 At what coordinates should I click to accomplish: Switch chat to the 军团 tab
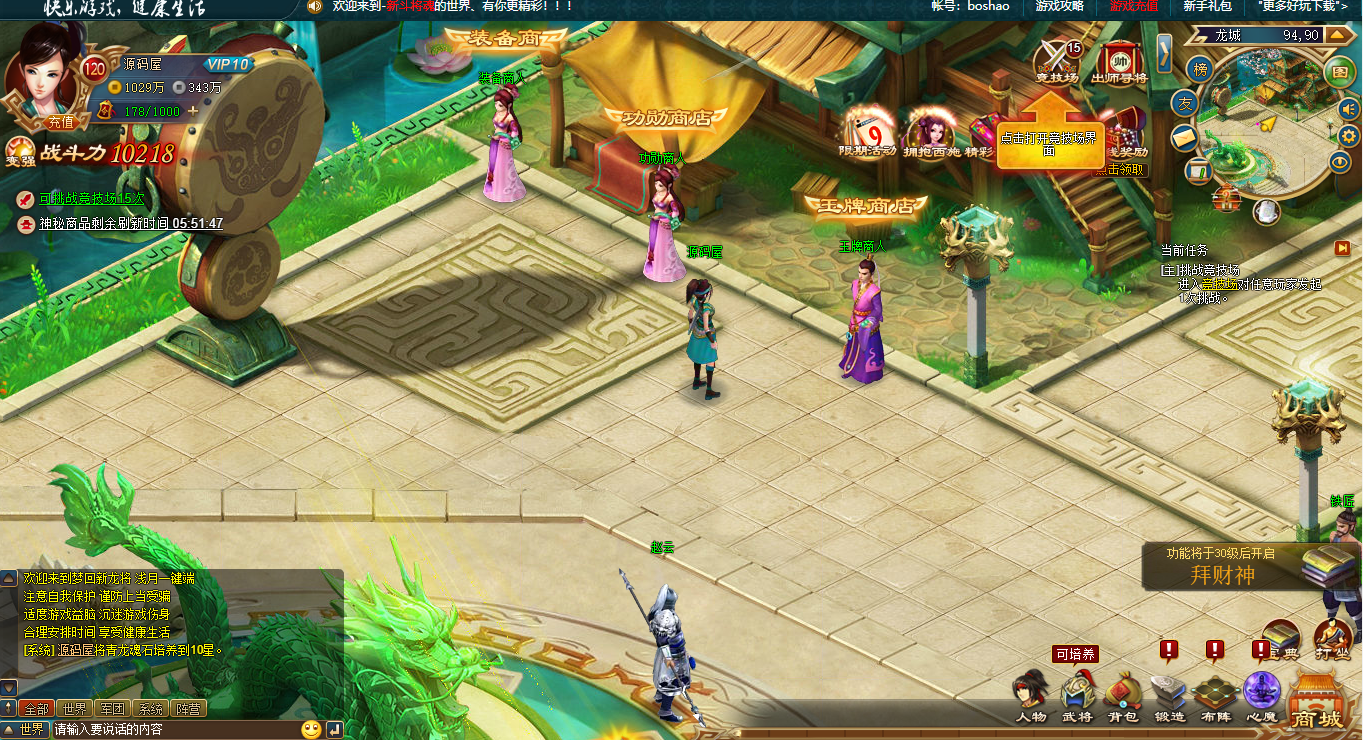(110, 709)
